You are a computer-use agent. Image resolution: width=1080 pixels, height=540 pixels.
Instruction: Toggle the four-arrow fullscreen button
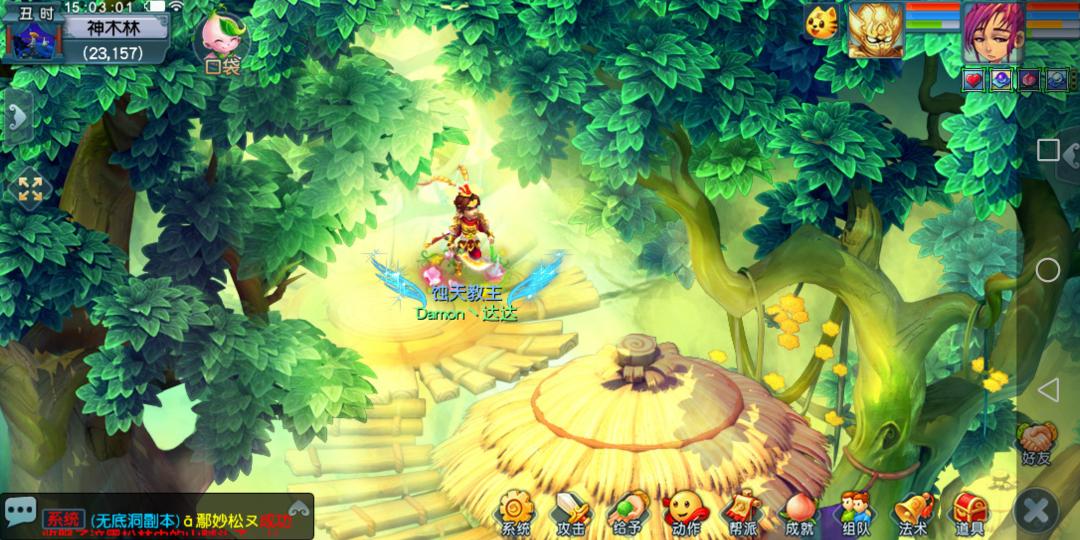click(30, 189)
